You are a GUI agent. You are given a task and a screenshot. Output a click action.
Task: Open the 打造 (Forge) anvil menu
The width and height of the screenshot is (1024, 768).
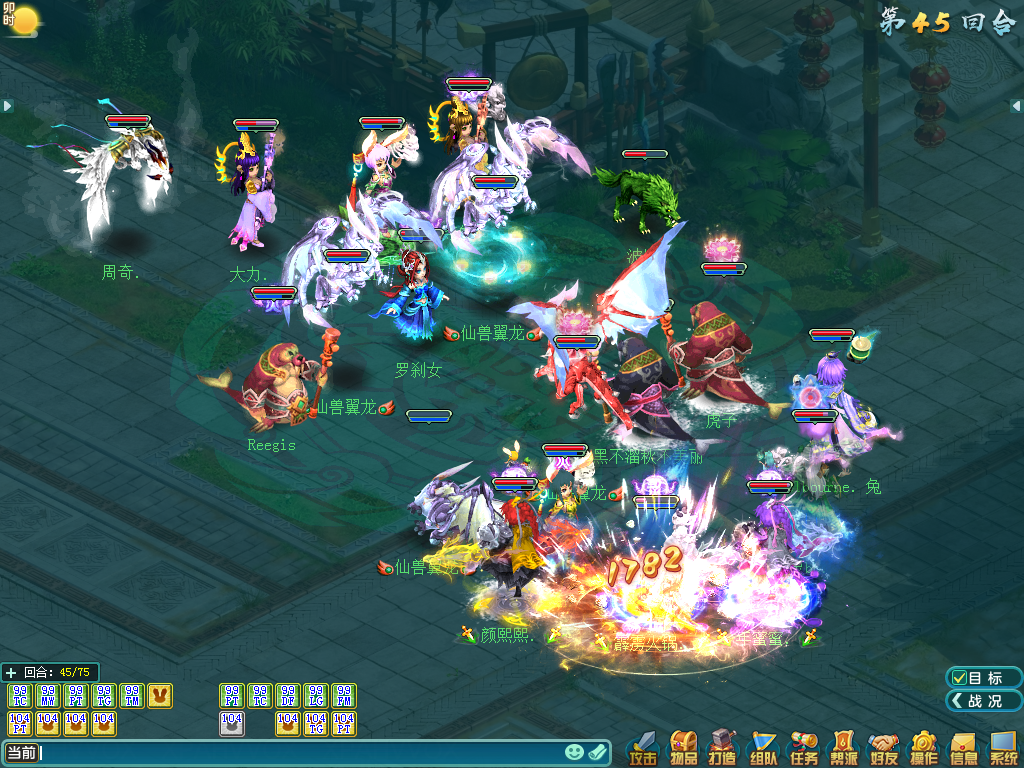[724, 748]
